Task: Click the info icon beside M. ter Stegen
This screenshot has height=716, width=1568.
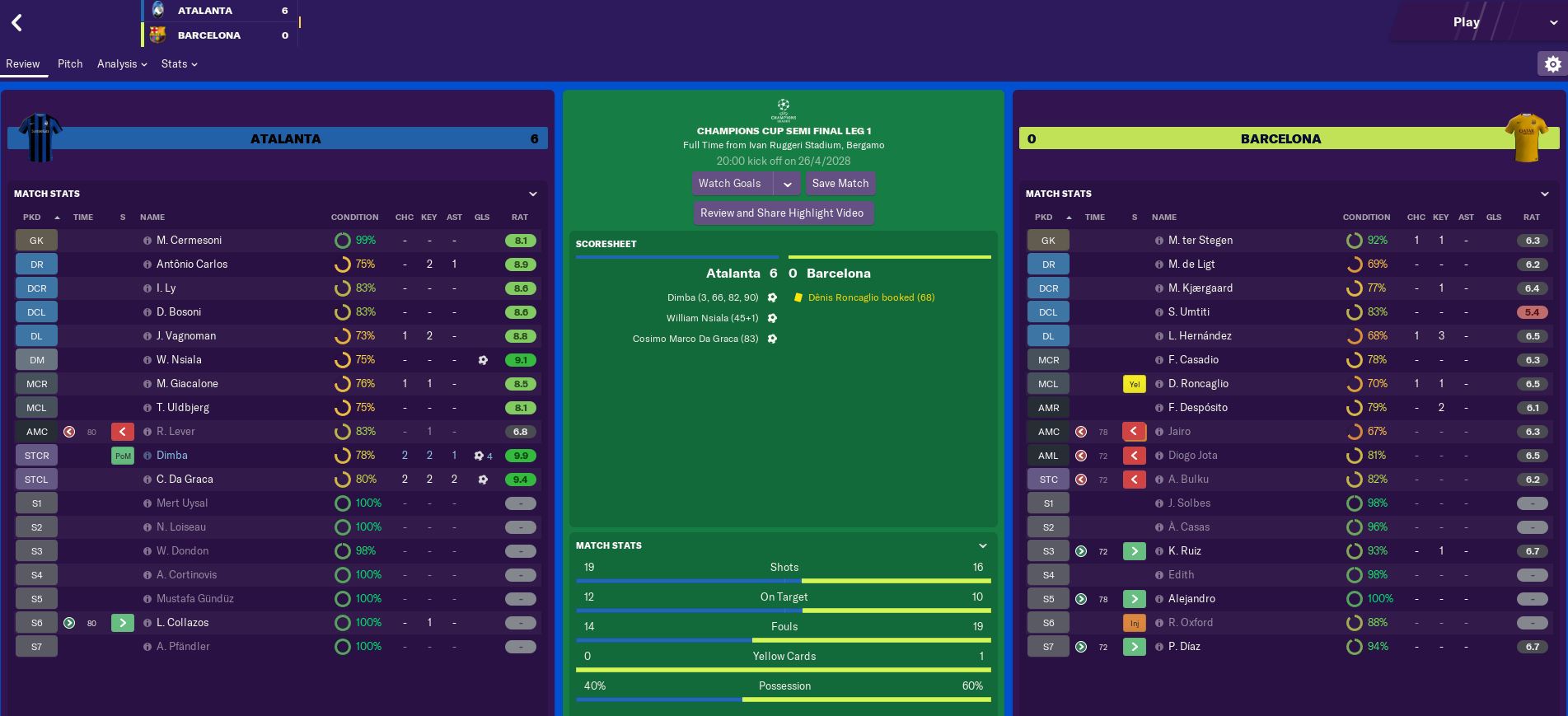Action: point(1161,241)
